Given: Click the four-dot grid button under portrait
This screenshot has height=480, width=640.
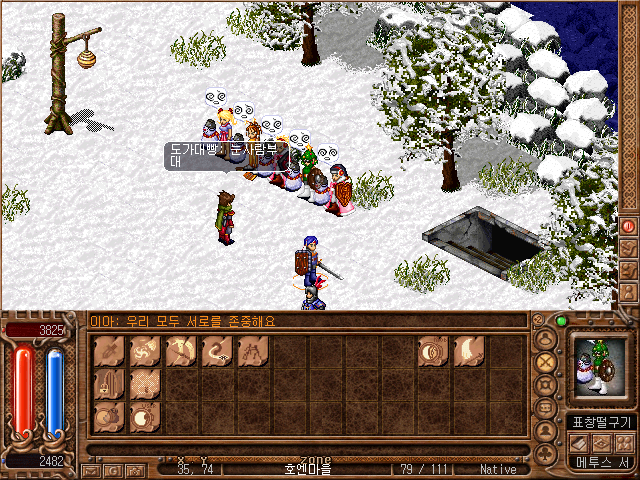Looking at the screenshot, I should click(x=623, y=442).
